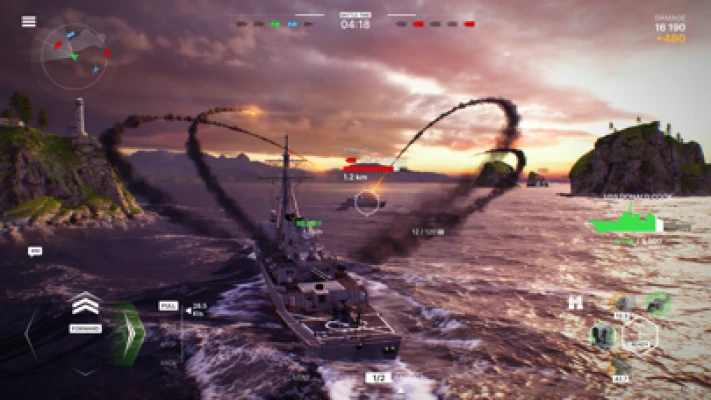Select the orange-ringed weapon on top

click(624, 302)
